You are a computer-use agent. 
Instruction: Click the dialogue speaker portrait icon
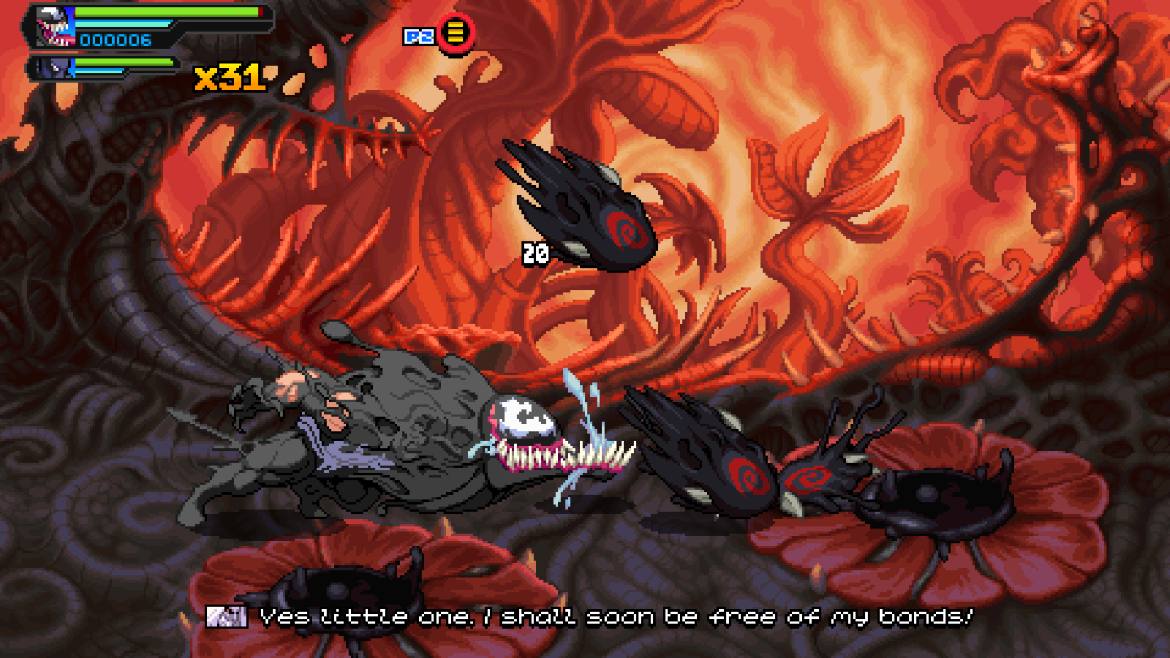(x=226, y=617)
